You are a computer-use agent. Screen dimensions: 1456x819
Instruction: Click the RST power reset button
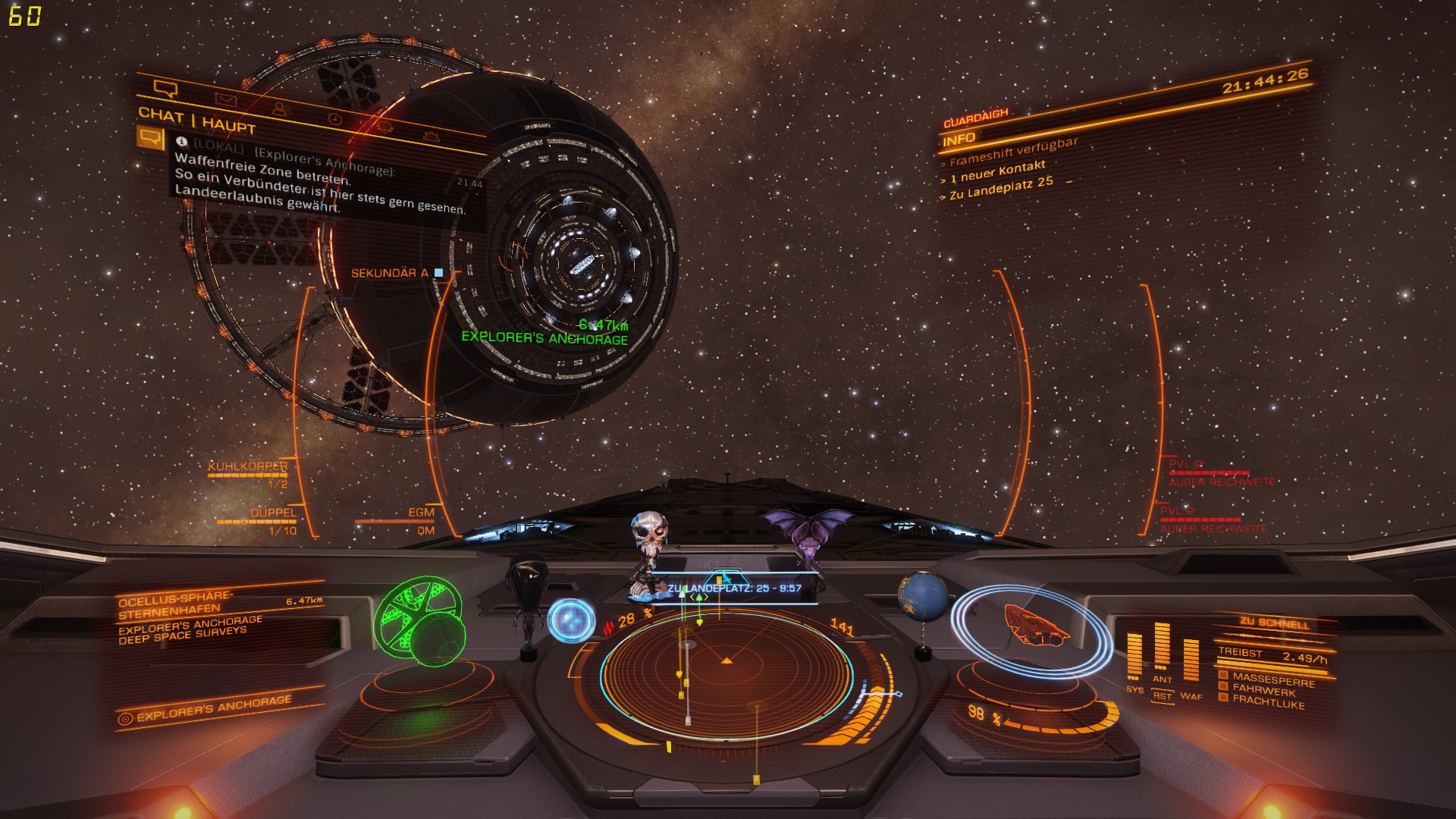pyautogui.click(x=1162, y=695)
